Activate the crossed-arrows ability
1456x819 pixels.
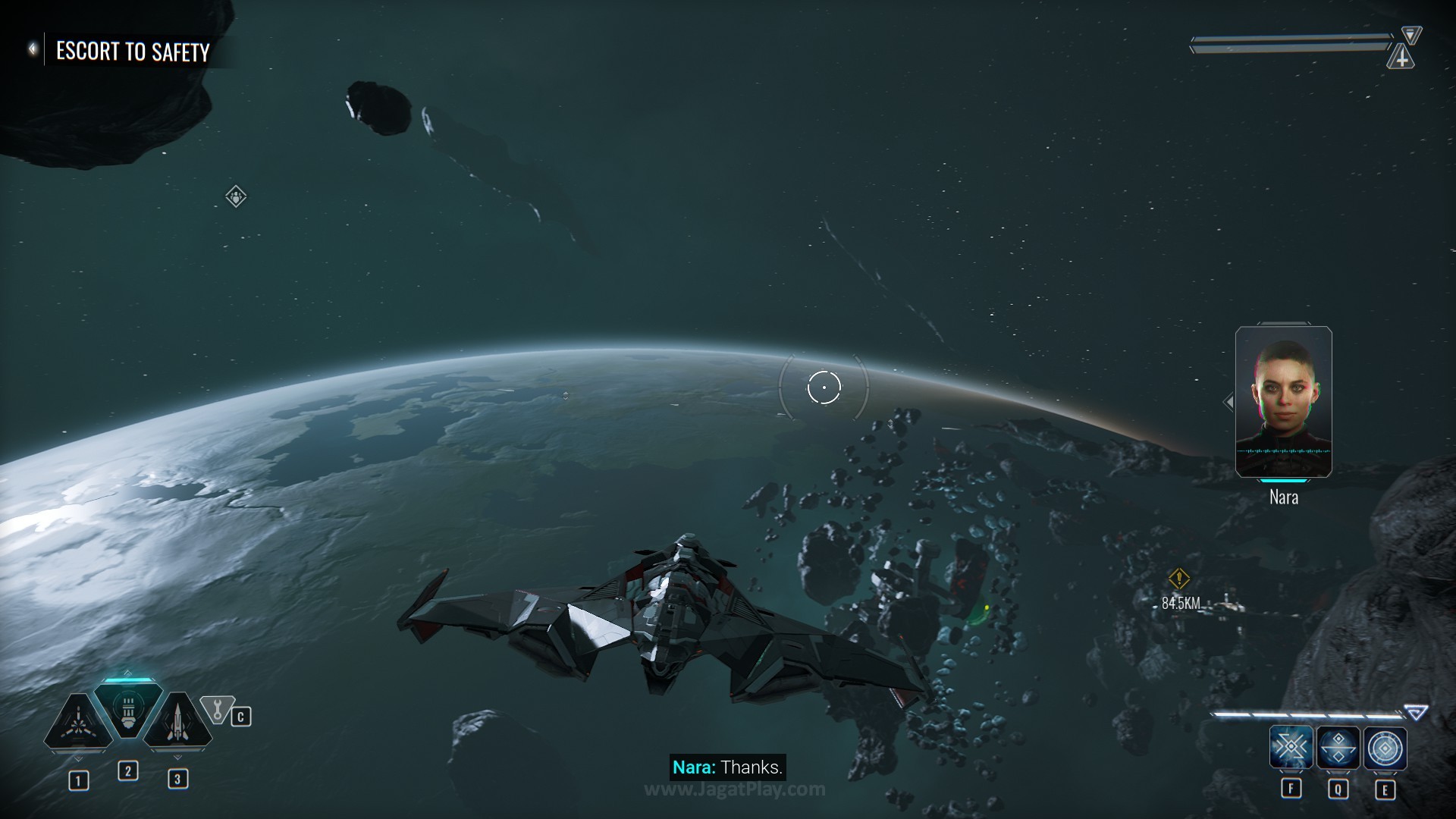1291,748
